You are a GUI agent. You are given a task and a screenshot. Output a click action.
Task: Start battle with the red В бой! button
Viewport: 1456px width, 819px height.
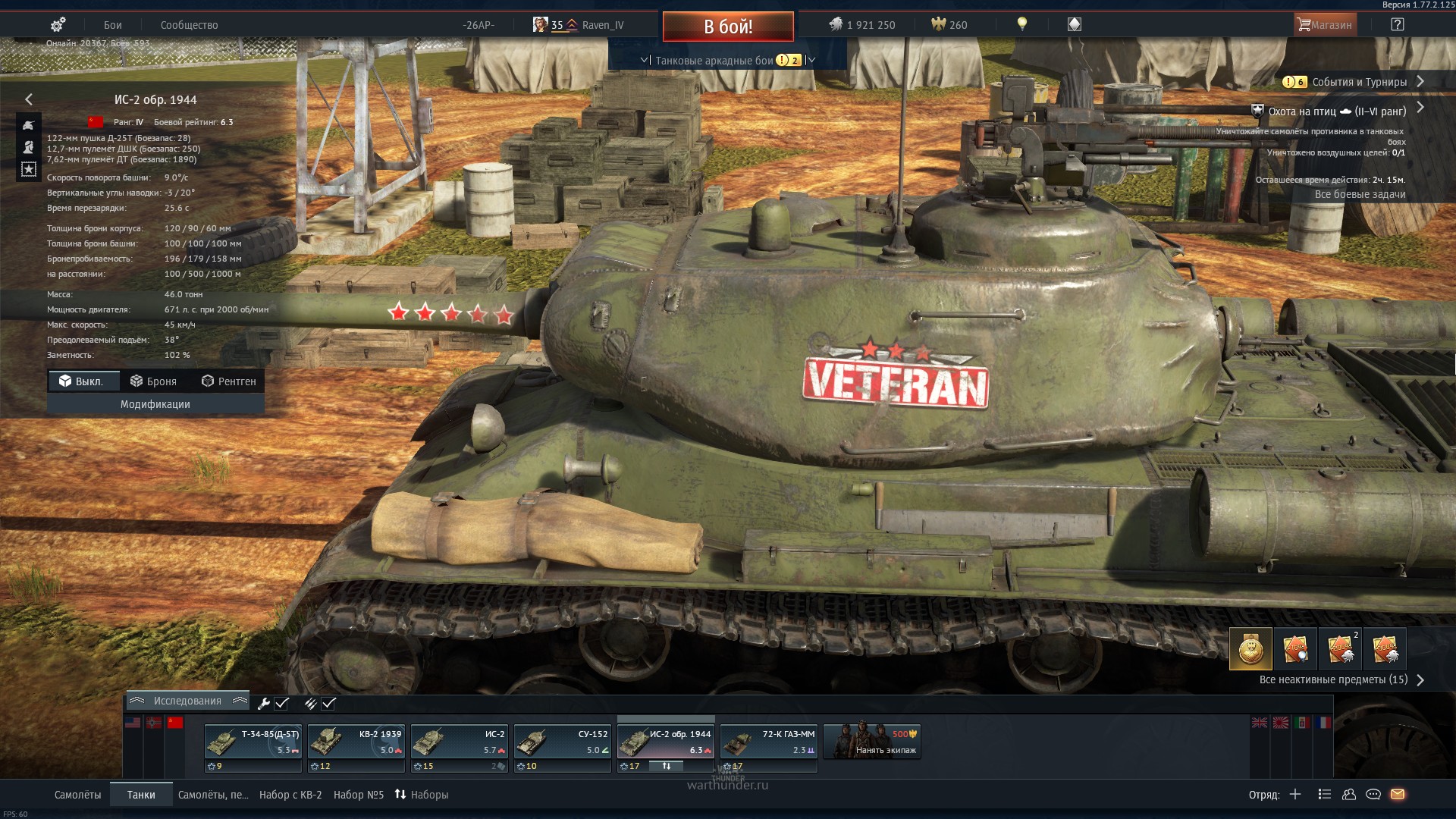point(728,27)
